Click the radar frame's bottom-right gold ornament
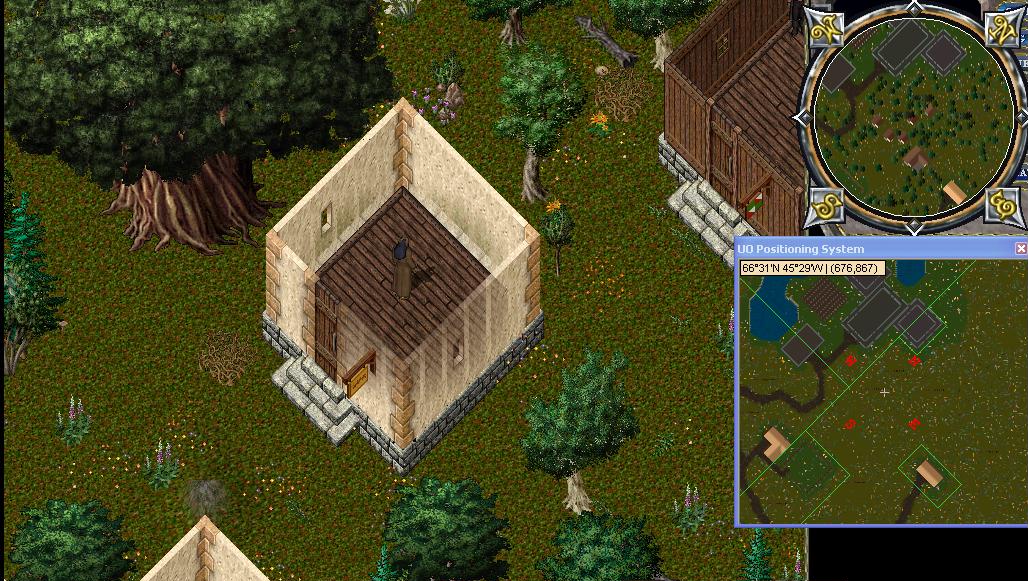The width and height of the screenshot is (1028, 581). 1001,205
